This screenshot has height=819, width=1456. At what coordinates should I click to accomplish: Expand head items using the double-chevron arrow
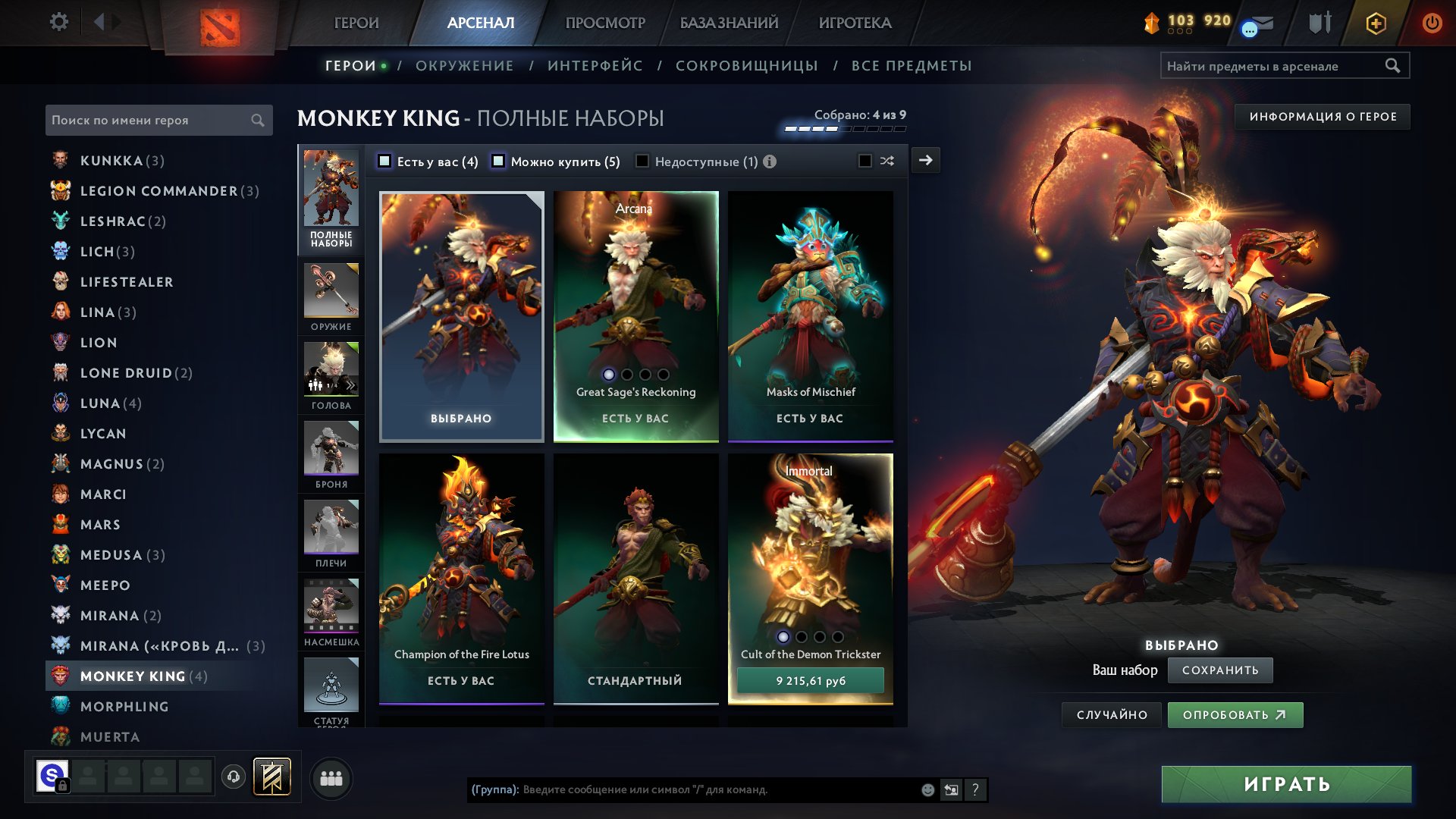(x=350, y=385)
